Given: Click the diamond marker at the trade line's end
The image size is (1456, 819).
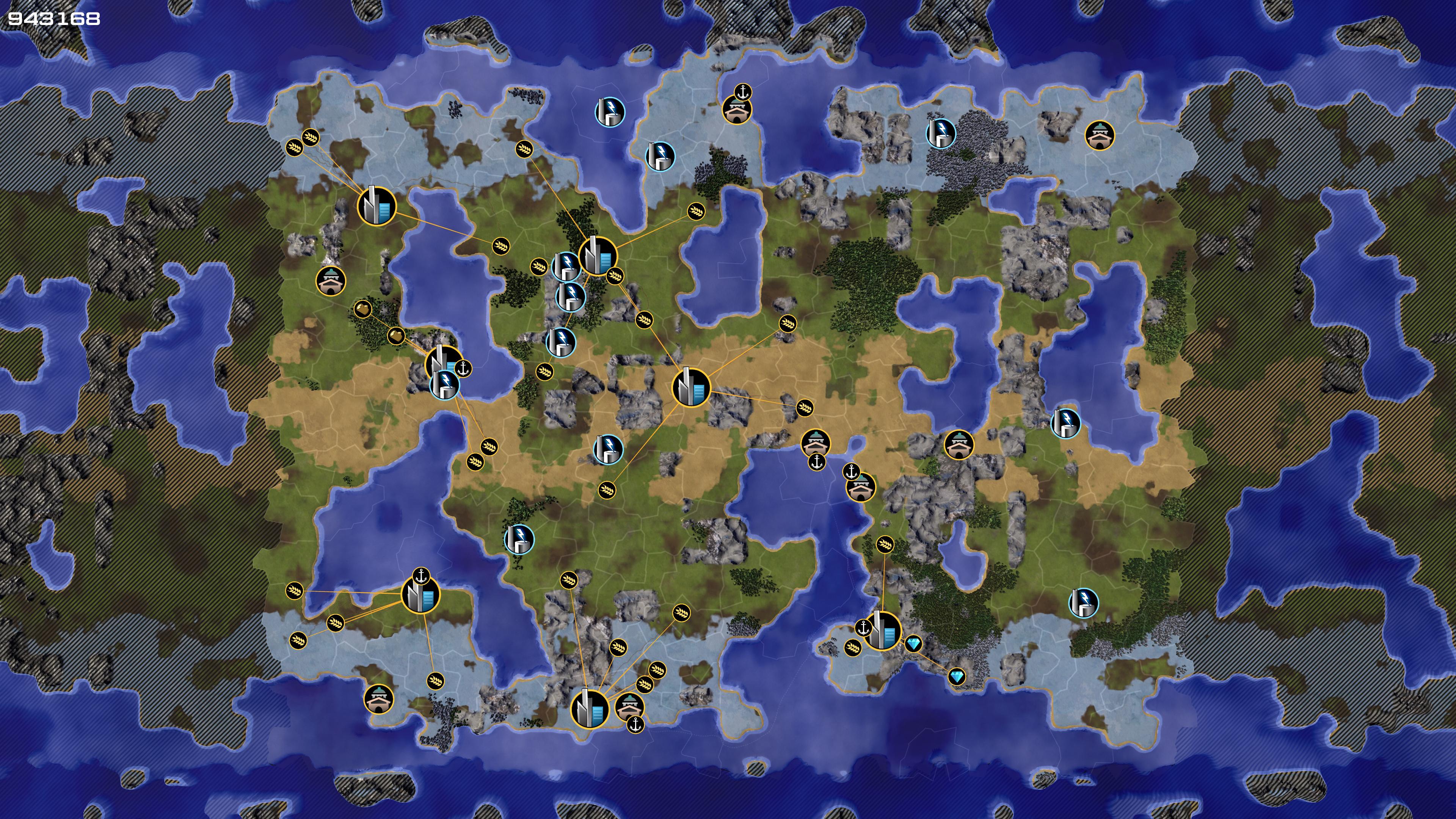Looking at the screenshot, I should point(956,676).
